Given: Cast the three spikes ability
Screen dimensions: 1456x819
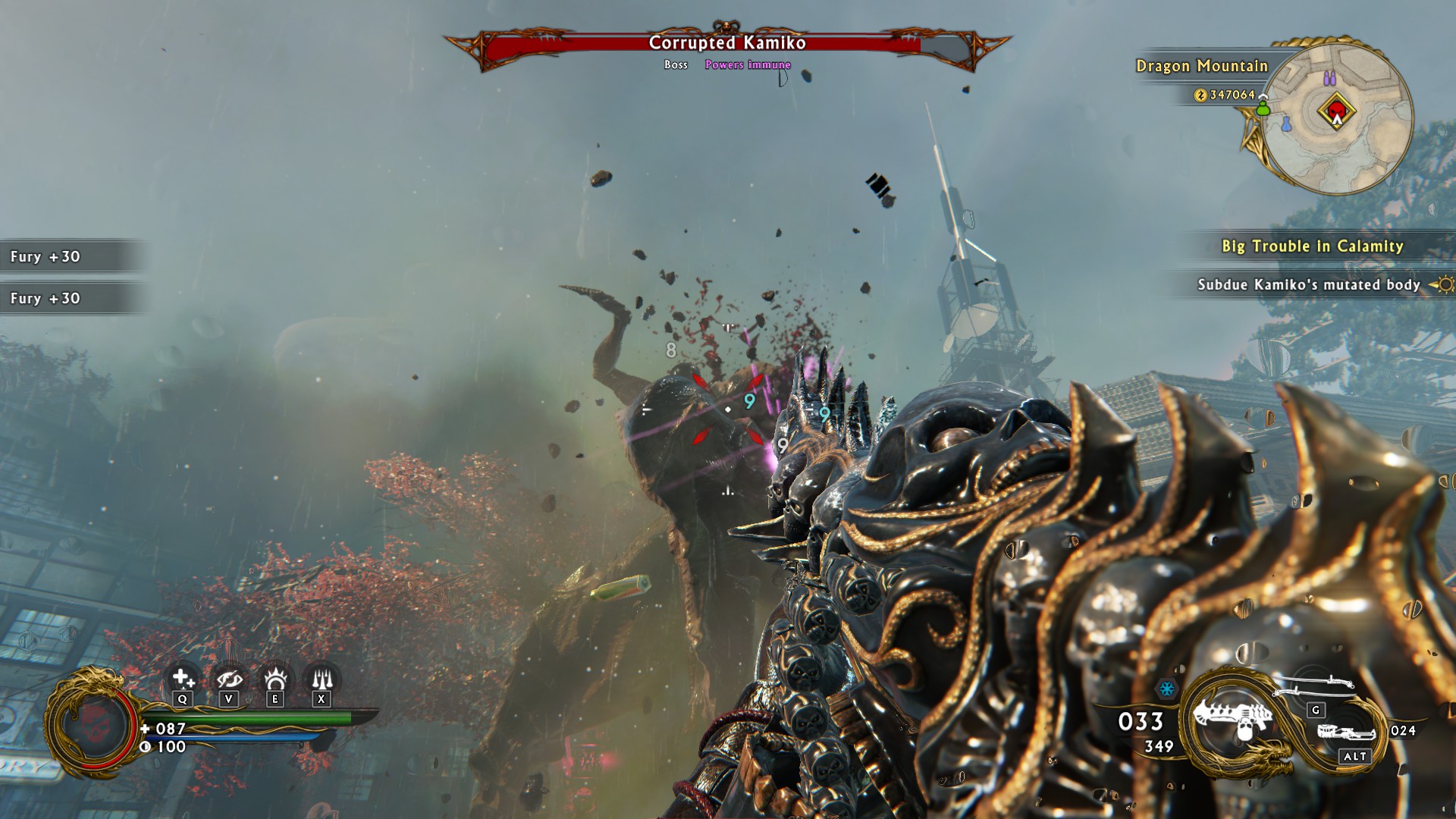Looking at the screenshot, I should [322, 679].
